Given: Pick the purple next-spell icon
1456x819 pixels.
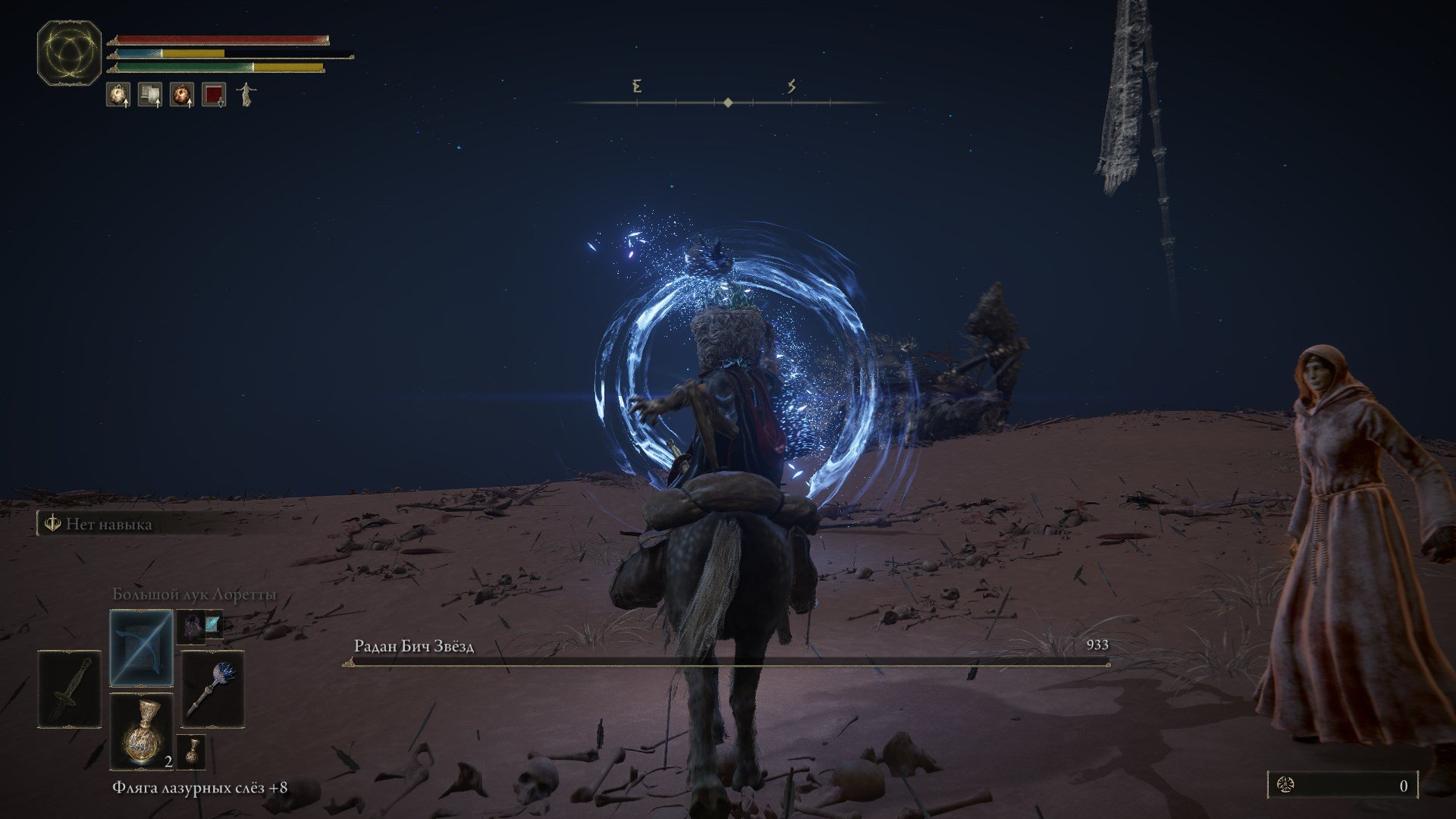Looking at the screenshot, I should (x=190, y=626).
